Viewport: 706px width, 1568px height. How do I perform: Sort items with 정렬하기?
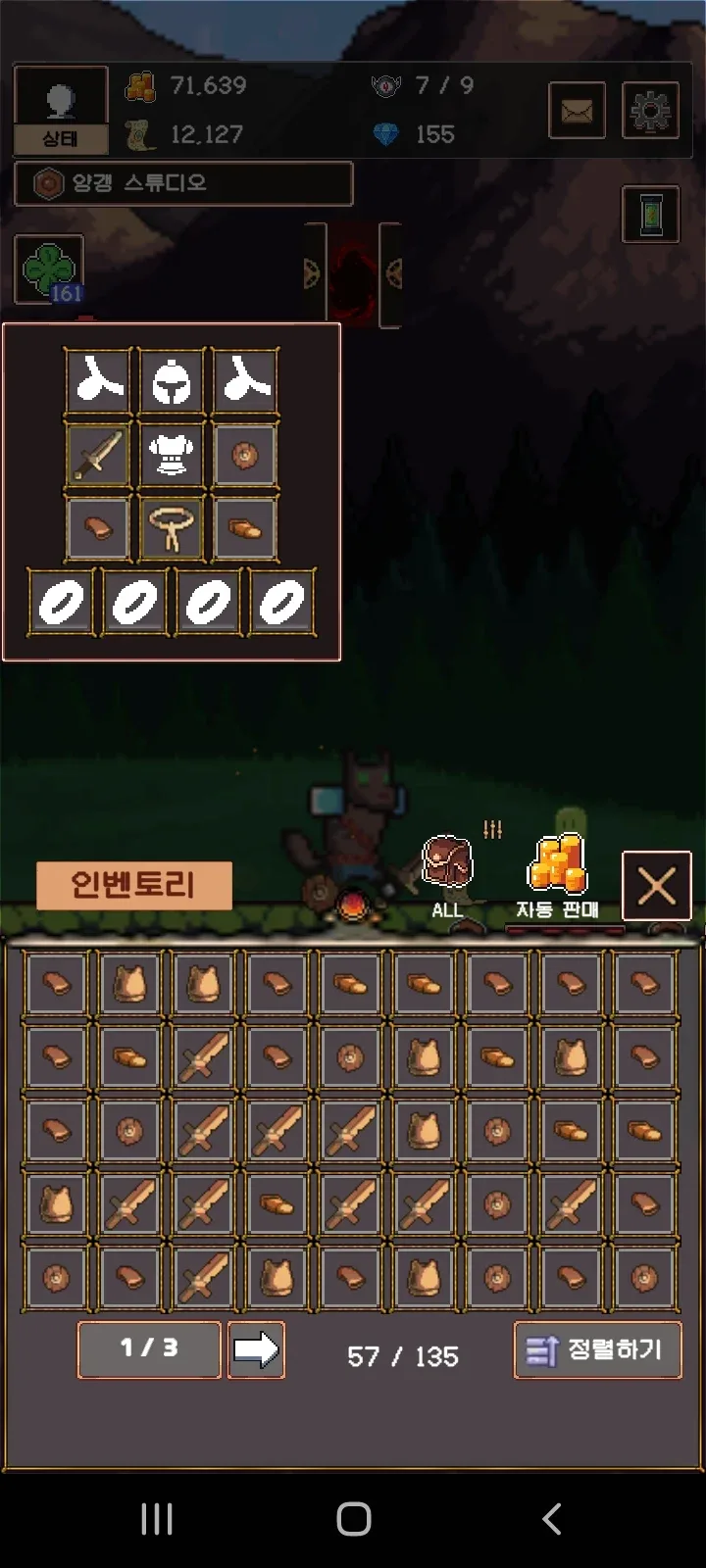597,1350
